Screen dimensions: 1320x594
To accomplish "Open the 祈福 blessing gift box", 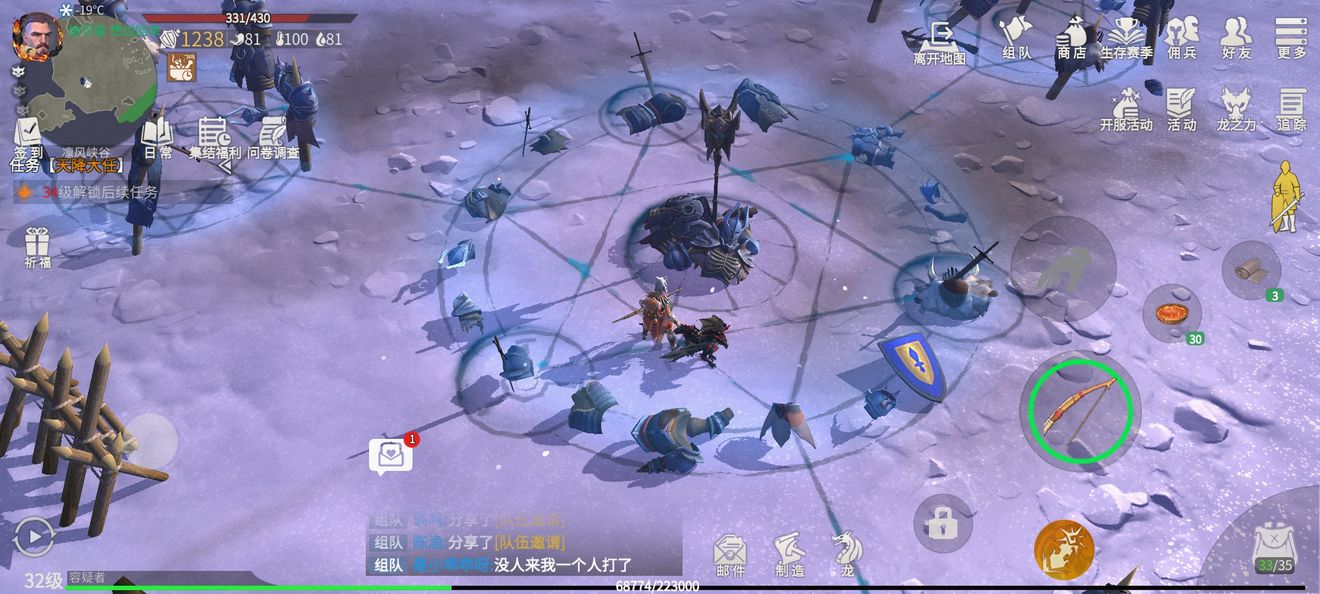I will (x=37, y=247).
